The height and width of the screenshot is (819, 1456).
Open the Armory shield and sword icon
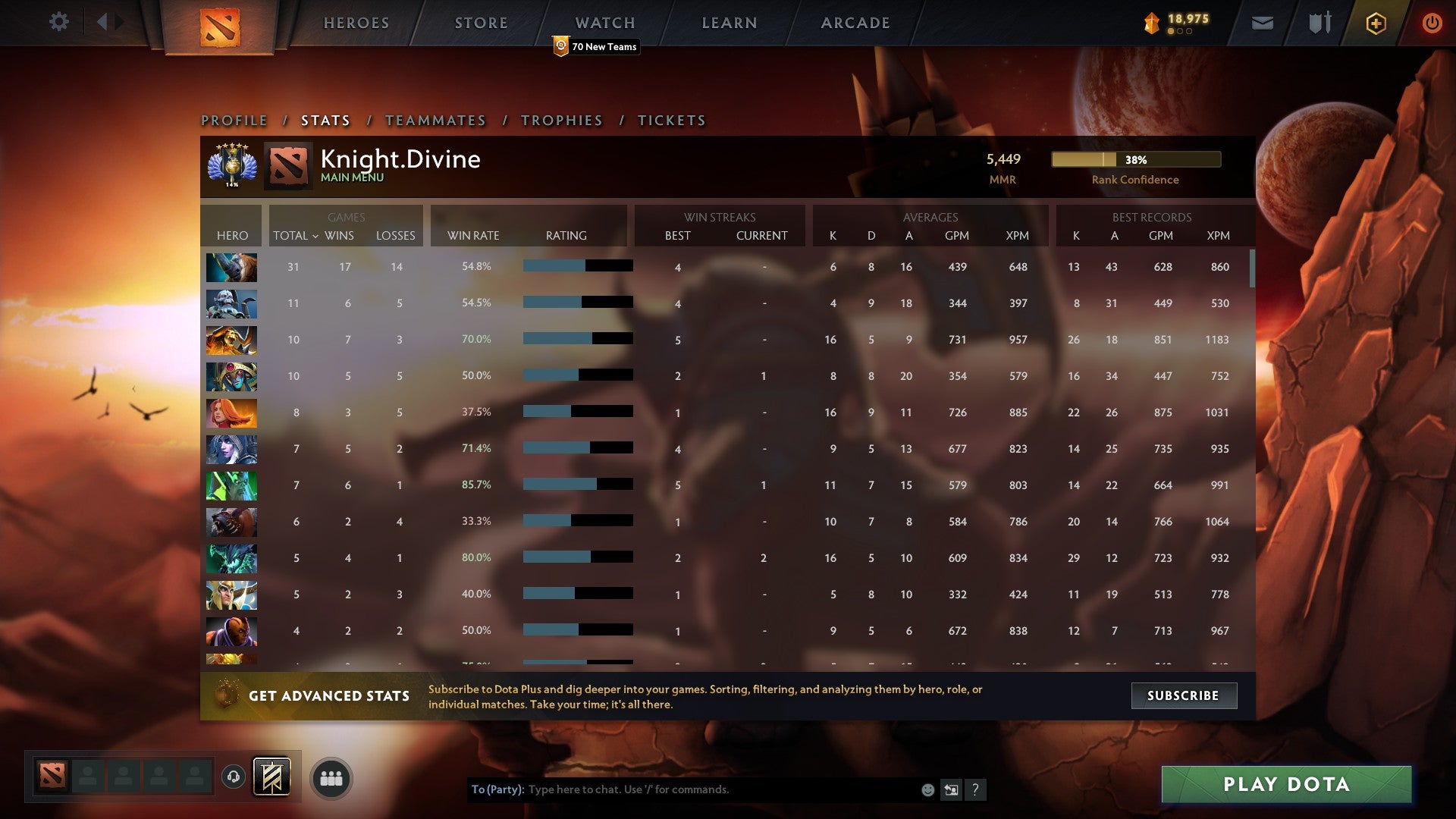pyautogui.click(x=1319, y=23)
